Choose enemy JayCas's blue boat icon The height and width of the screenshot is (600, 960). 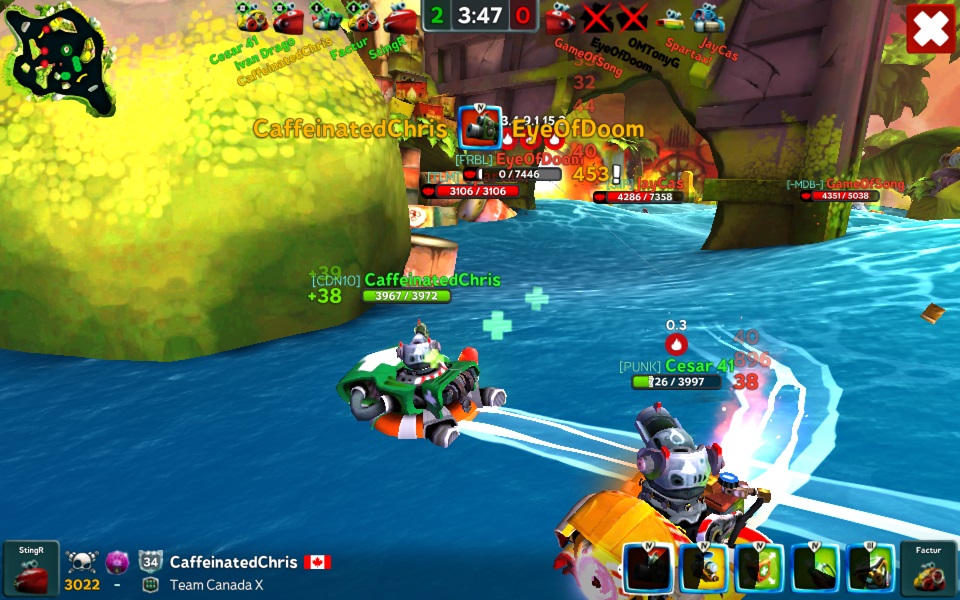(x=709, y=17)
